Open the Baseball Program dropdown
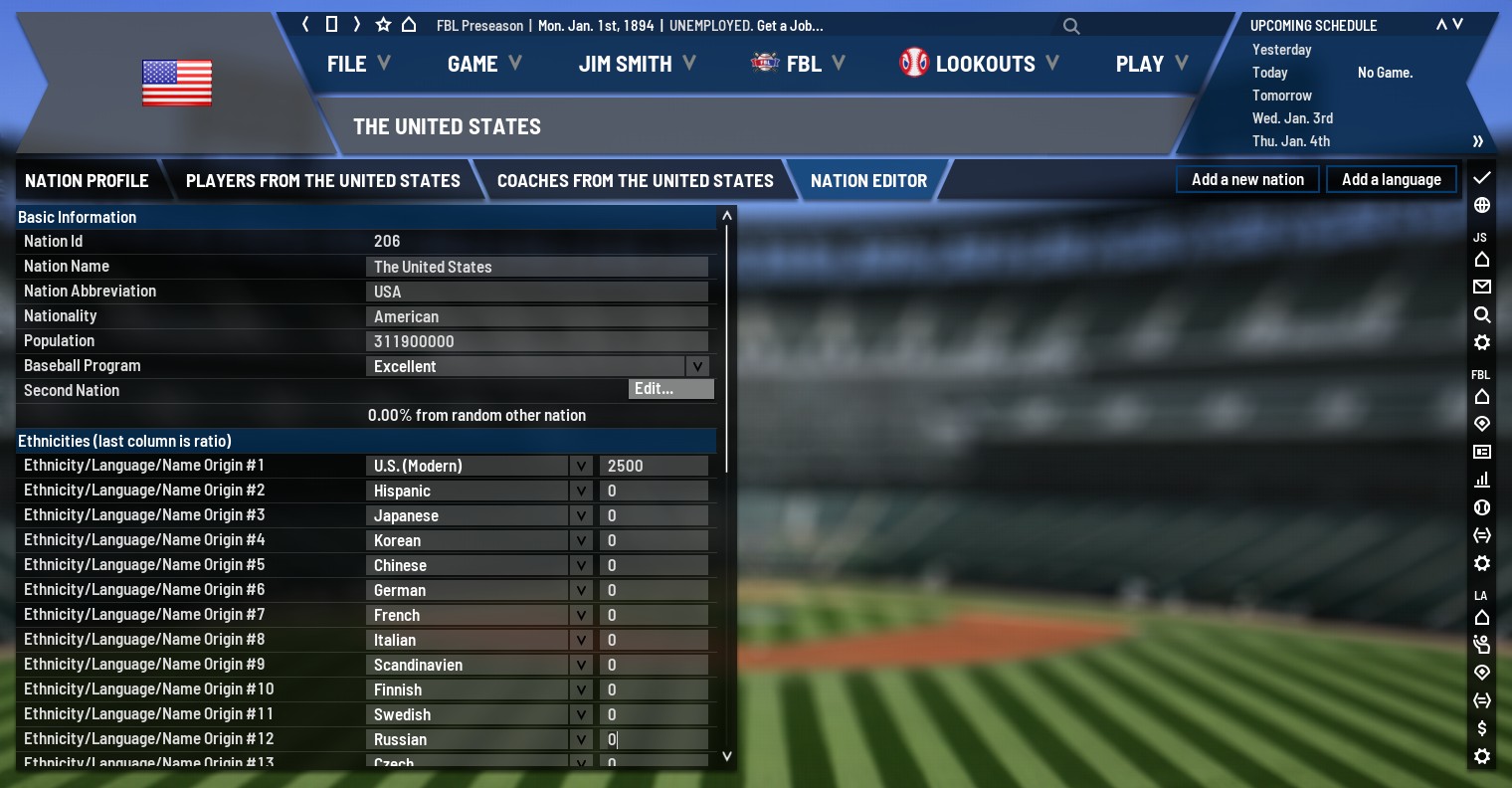The image size is (1512, 788). pos(697,366)
